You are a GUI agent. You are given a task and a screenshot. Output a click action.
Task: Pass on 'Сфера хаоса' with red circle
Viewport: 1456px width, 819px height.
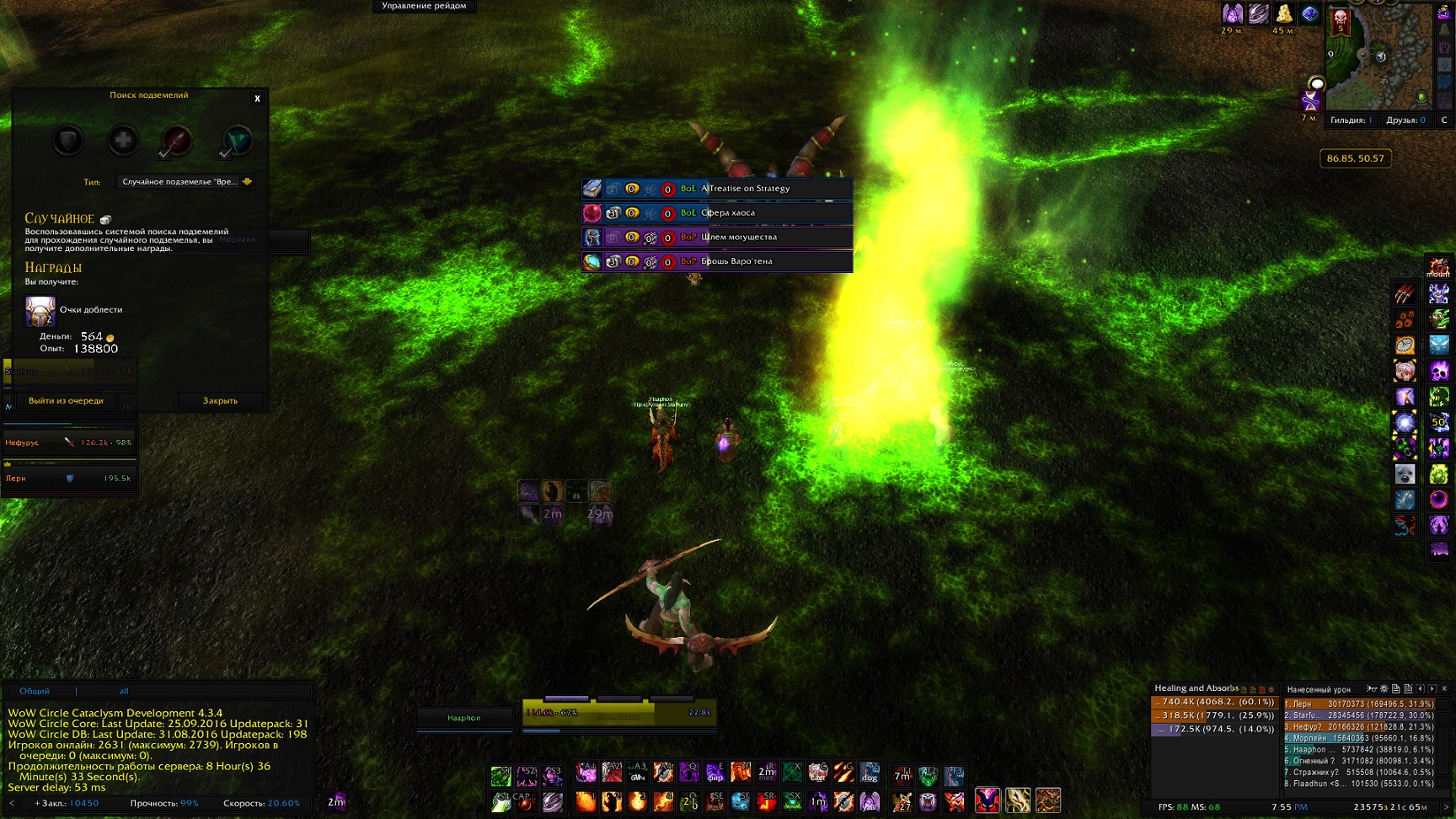click(x=667, y=214)
